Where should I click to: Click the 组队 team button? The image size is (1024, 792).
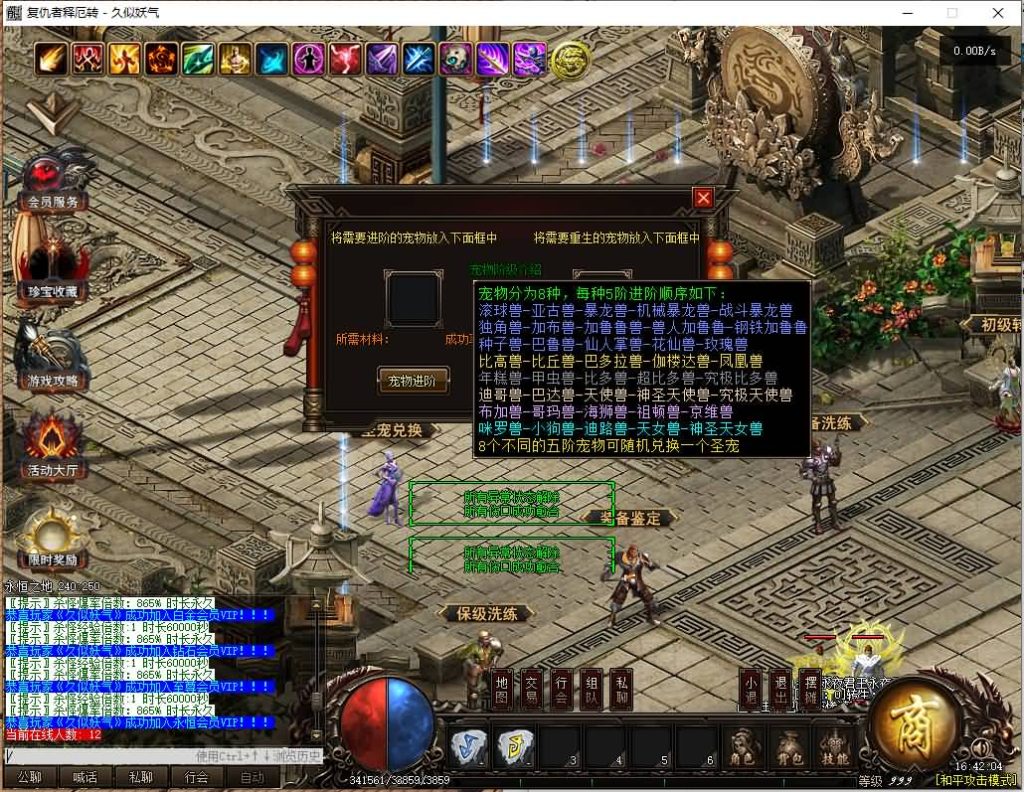click(592, 687)
